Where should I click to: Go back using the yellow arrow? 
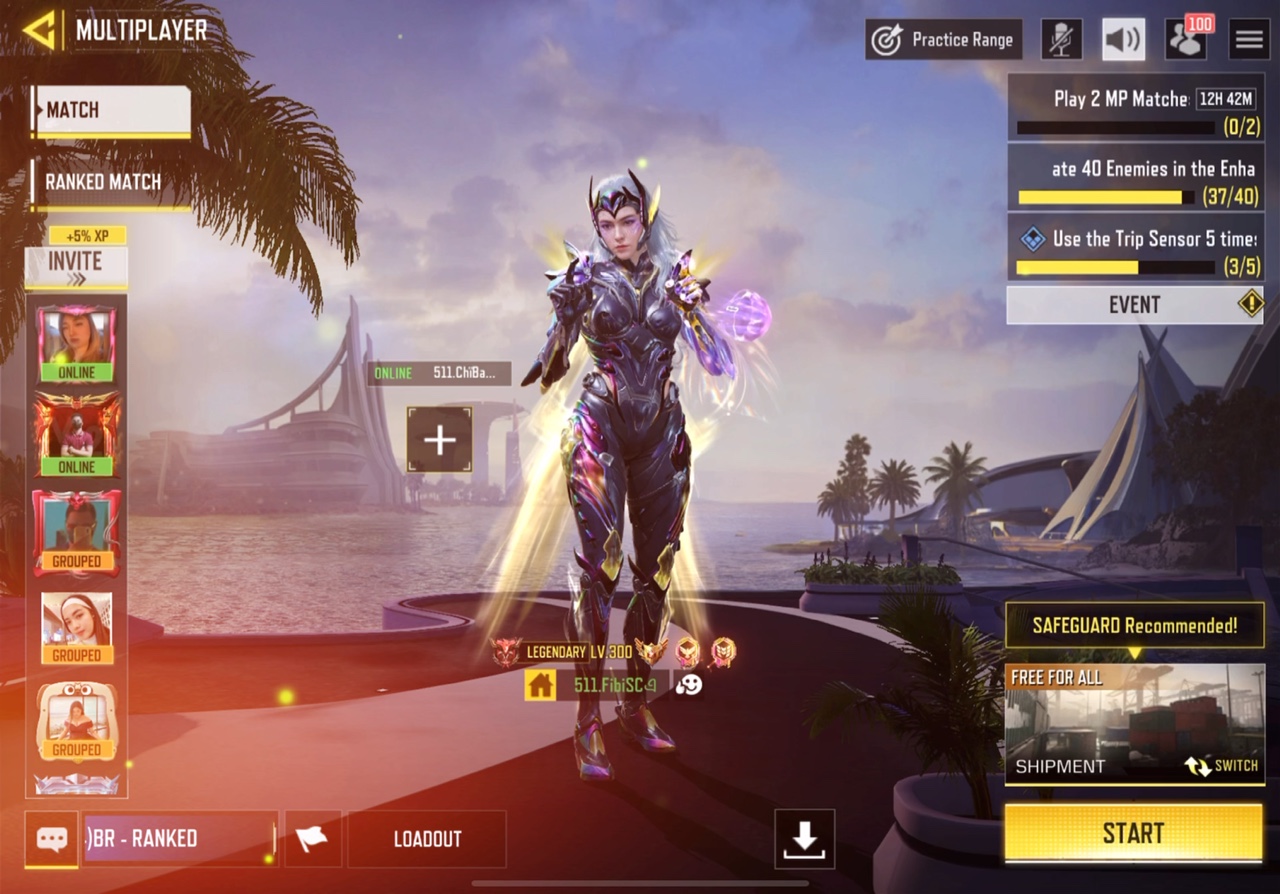39,30
